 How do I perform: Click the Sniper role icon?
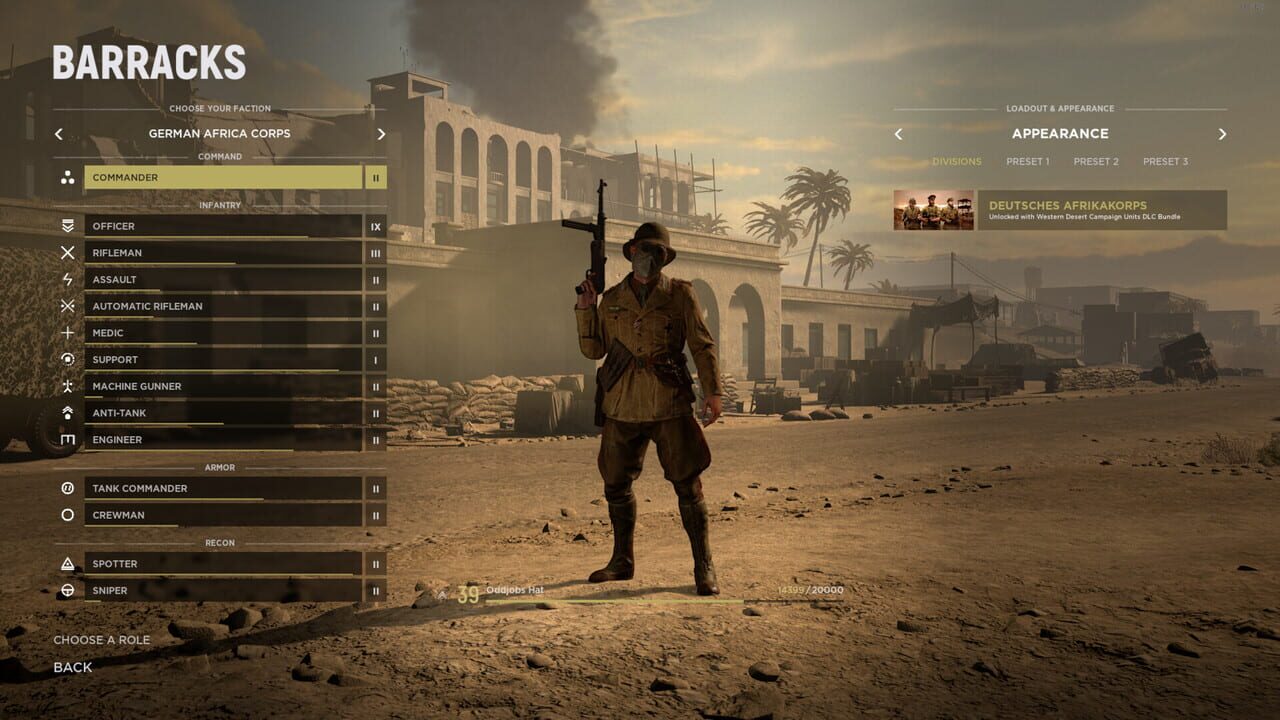(x=67, y=590)
